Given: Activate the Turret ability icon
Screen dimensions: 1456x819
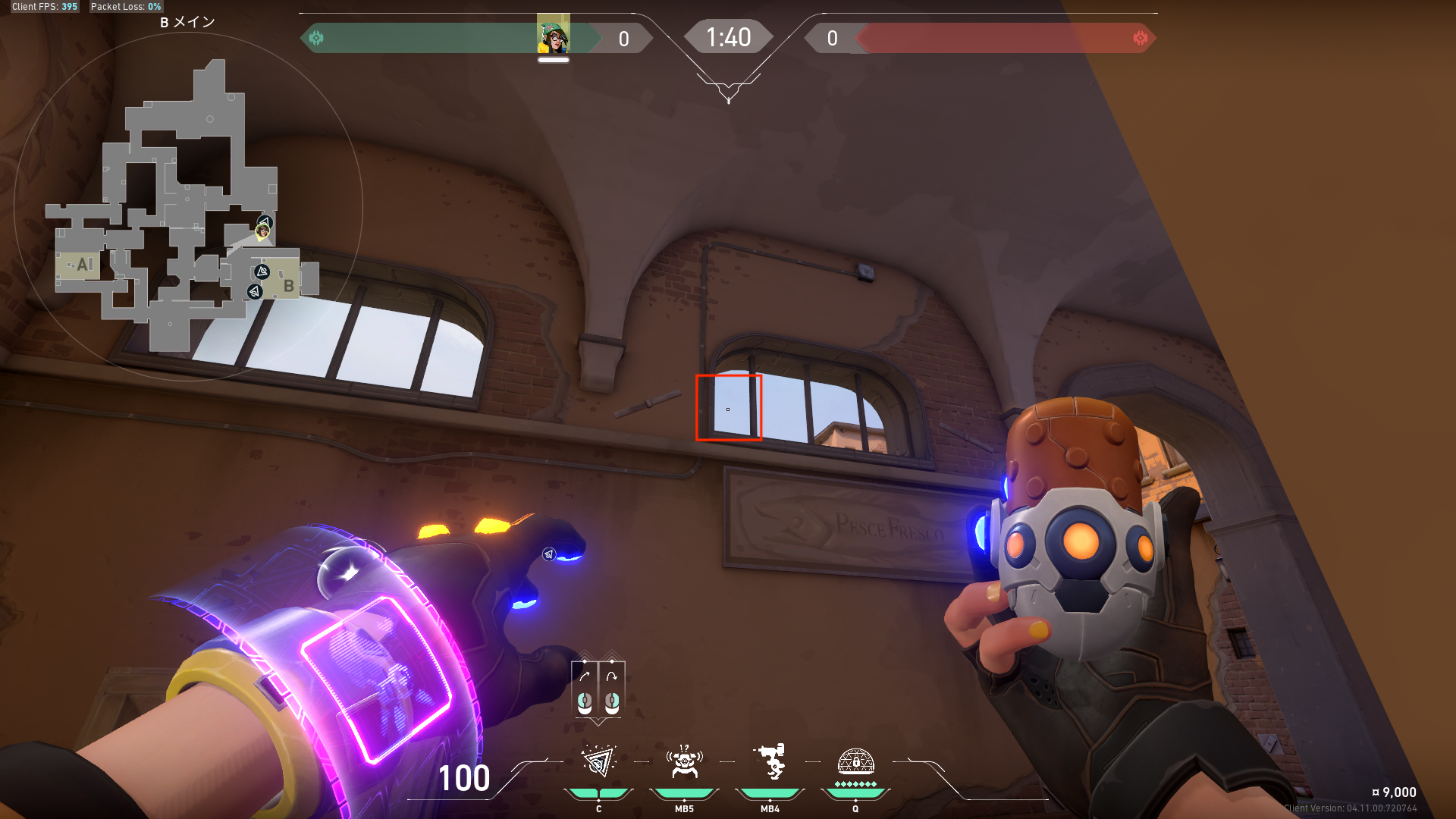Looking at the screenshot, I should [770, 762].
